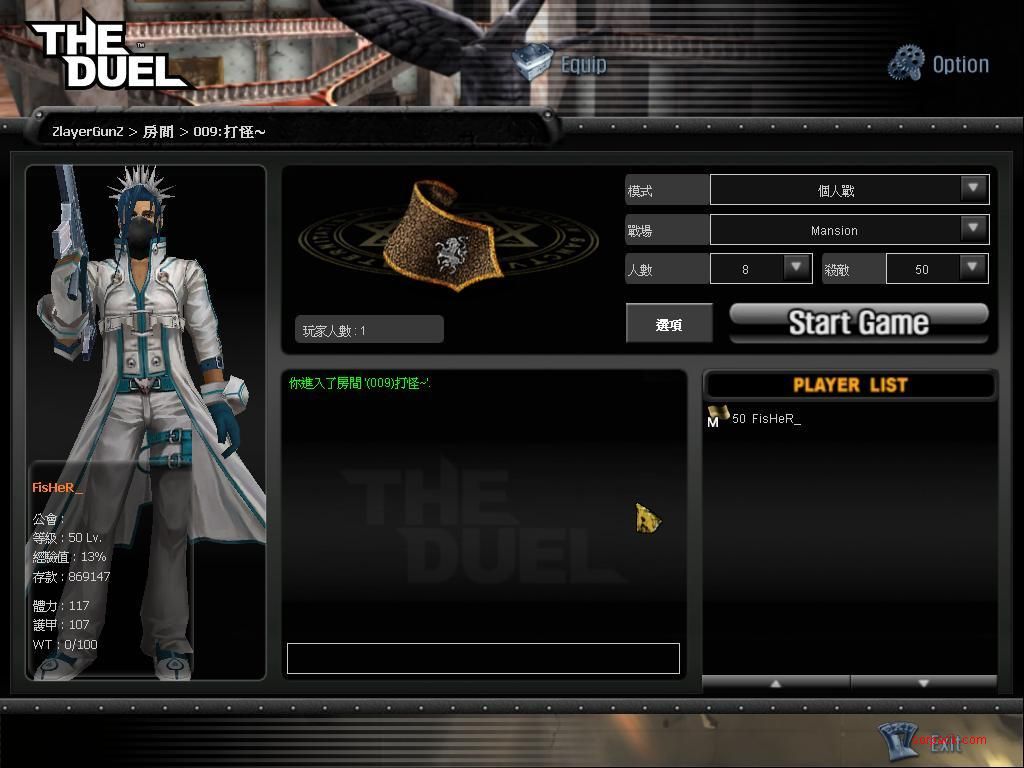
Task: Open the 選項 room options button
Action: tap(669, 324)
